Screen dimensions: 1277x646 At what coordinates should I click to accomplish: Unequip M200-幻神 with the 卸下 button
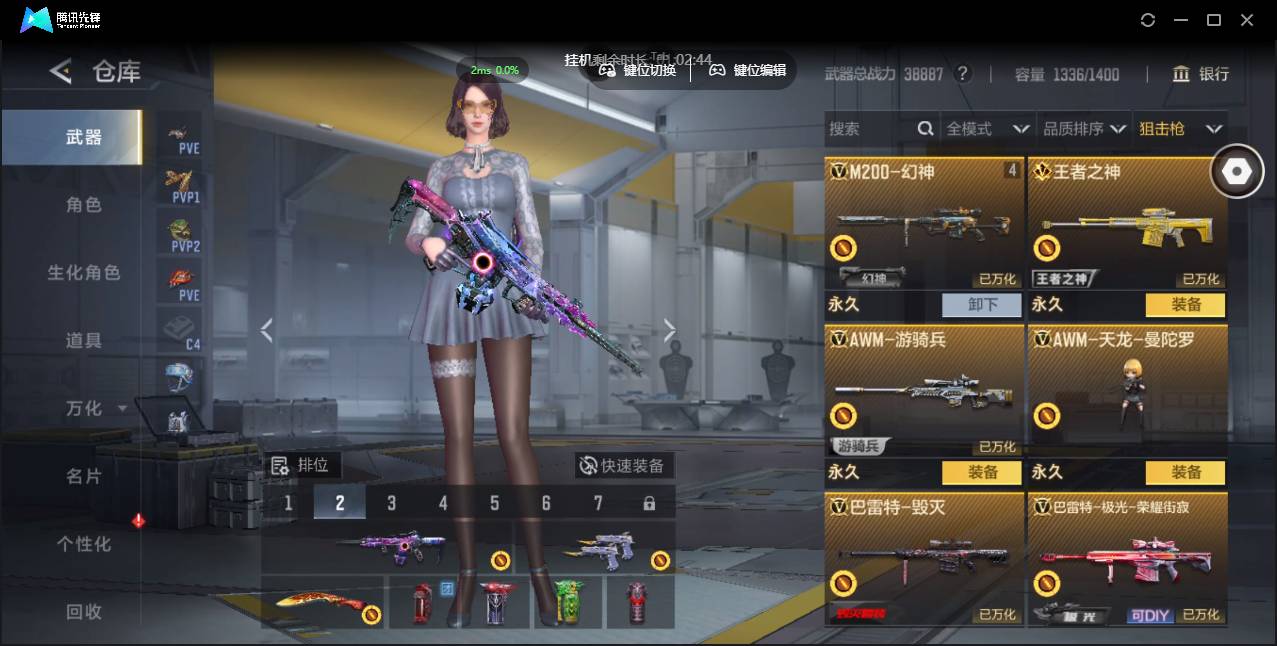click(981, 305)
